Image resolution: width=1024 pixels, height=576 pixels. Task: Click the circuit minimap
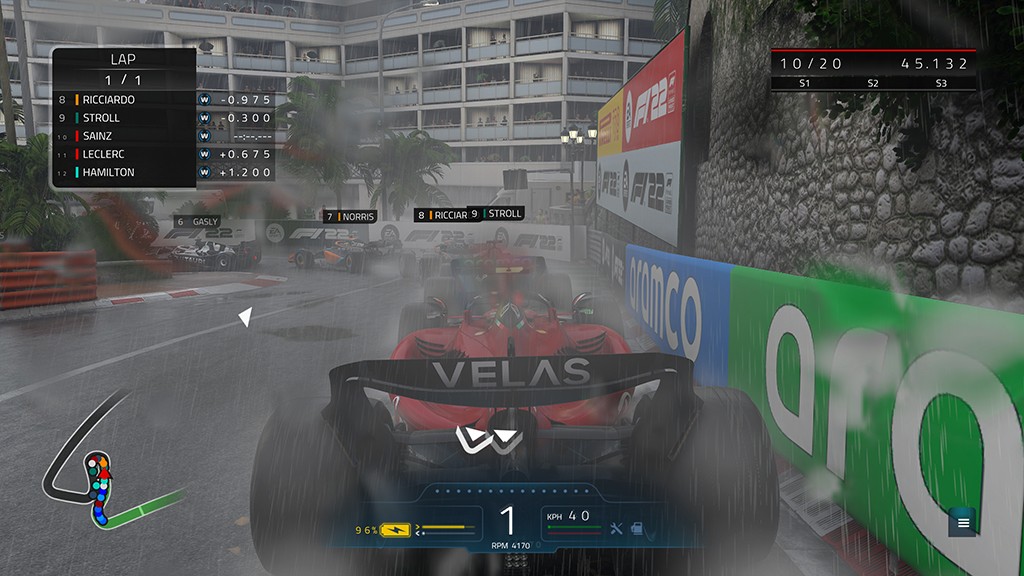point(100,488)
